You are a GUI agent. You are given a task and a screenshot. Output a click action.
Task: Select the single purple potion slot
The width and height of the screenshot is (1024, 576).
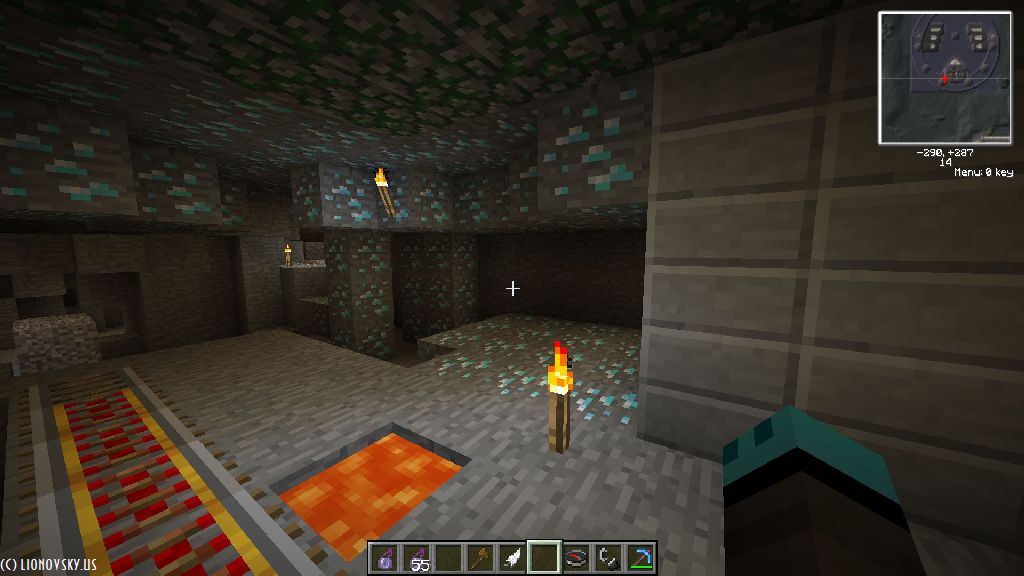385,558
